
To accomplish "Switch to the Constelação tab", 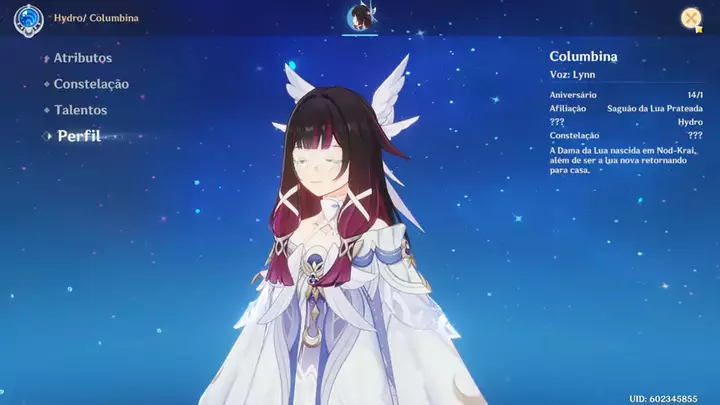I will [x=90, y=84].
